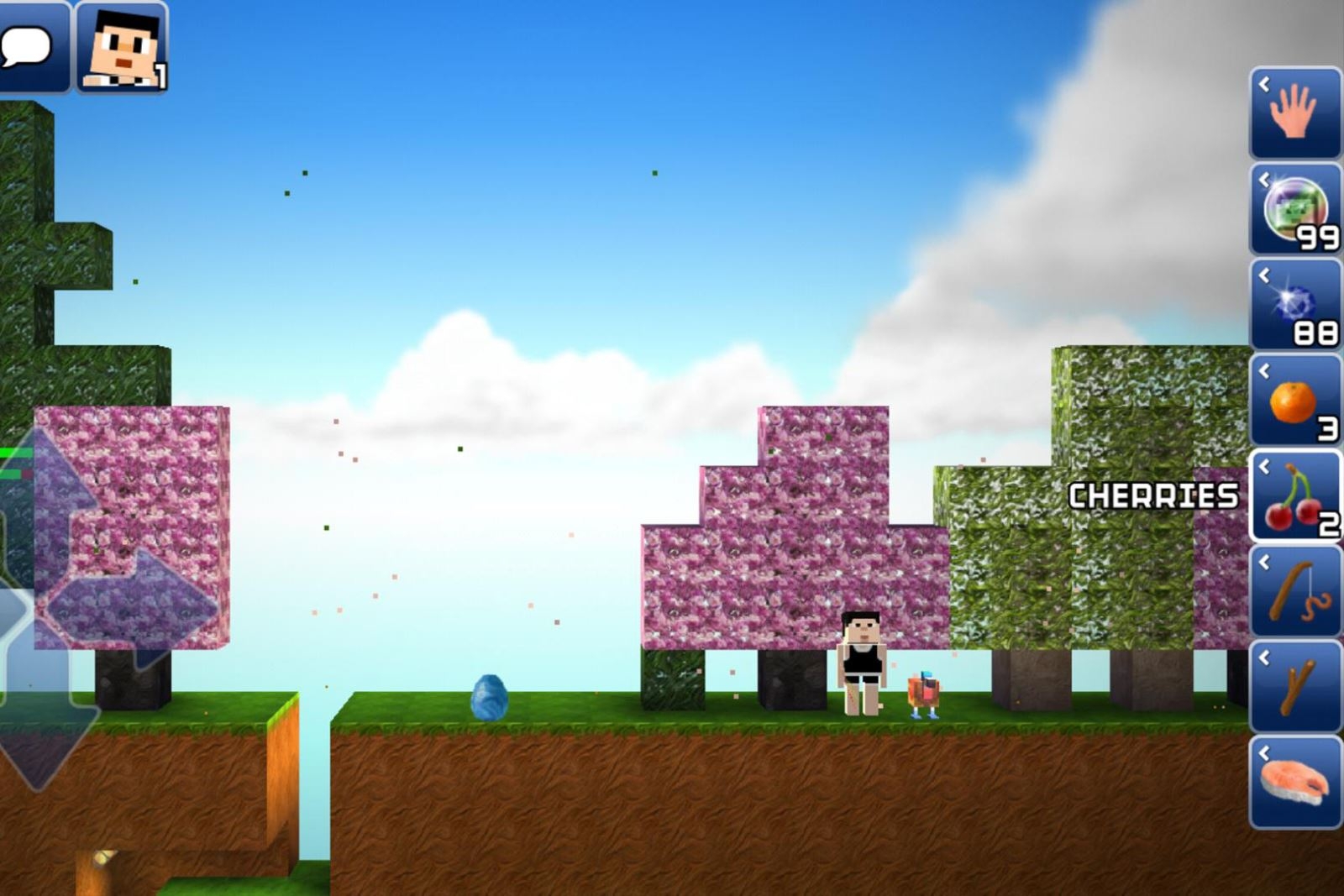The image size is (1344, 896).
Task: Expand the blue gem slot chevron
Action: [1265, 275]
